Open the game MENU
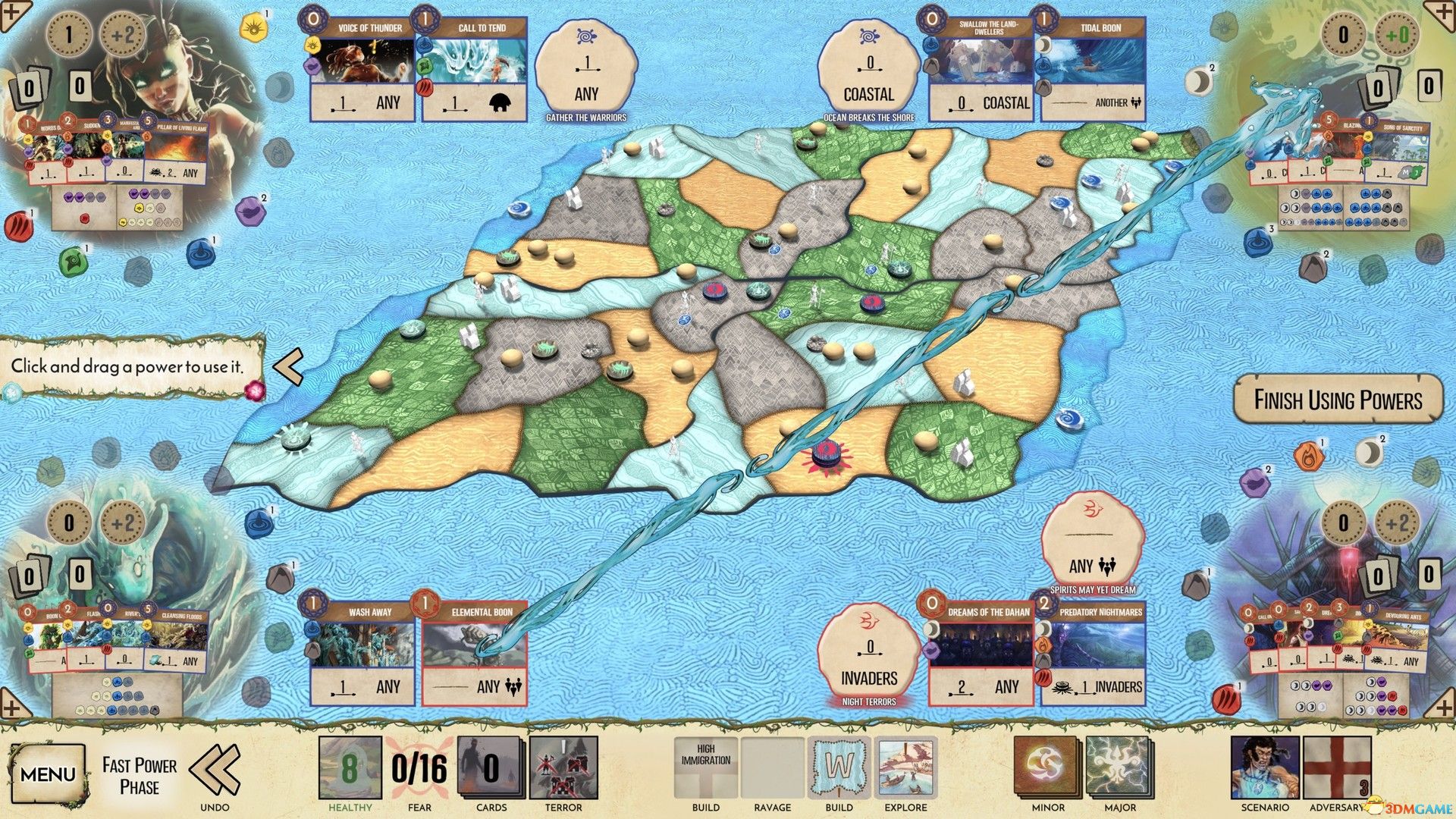 pos(49,772)
